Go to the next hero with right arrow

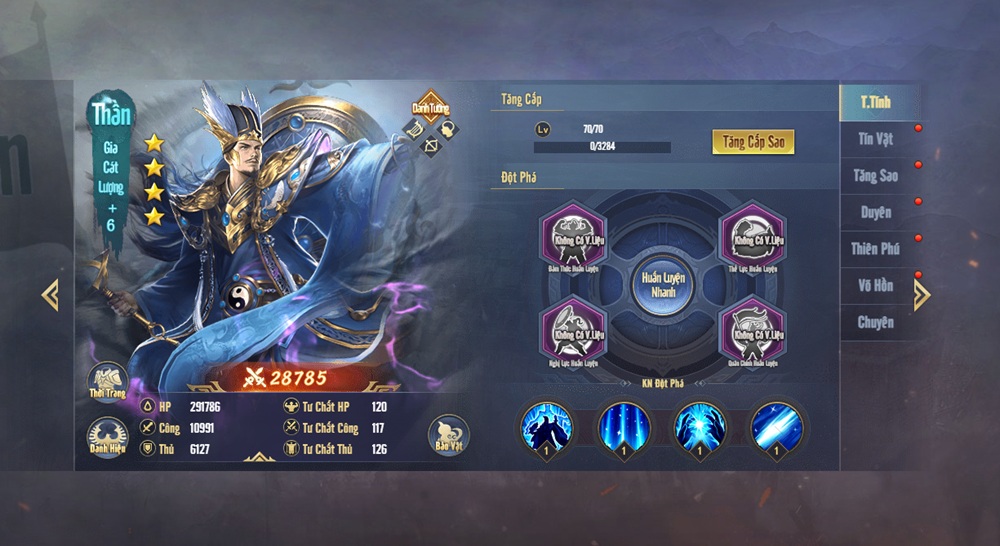pyautogui.click(x=922, y=294)
